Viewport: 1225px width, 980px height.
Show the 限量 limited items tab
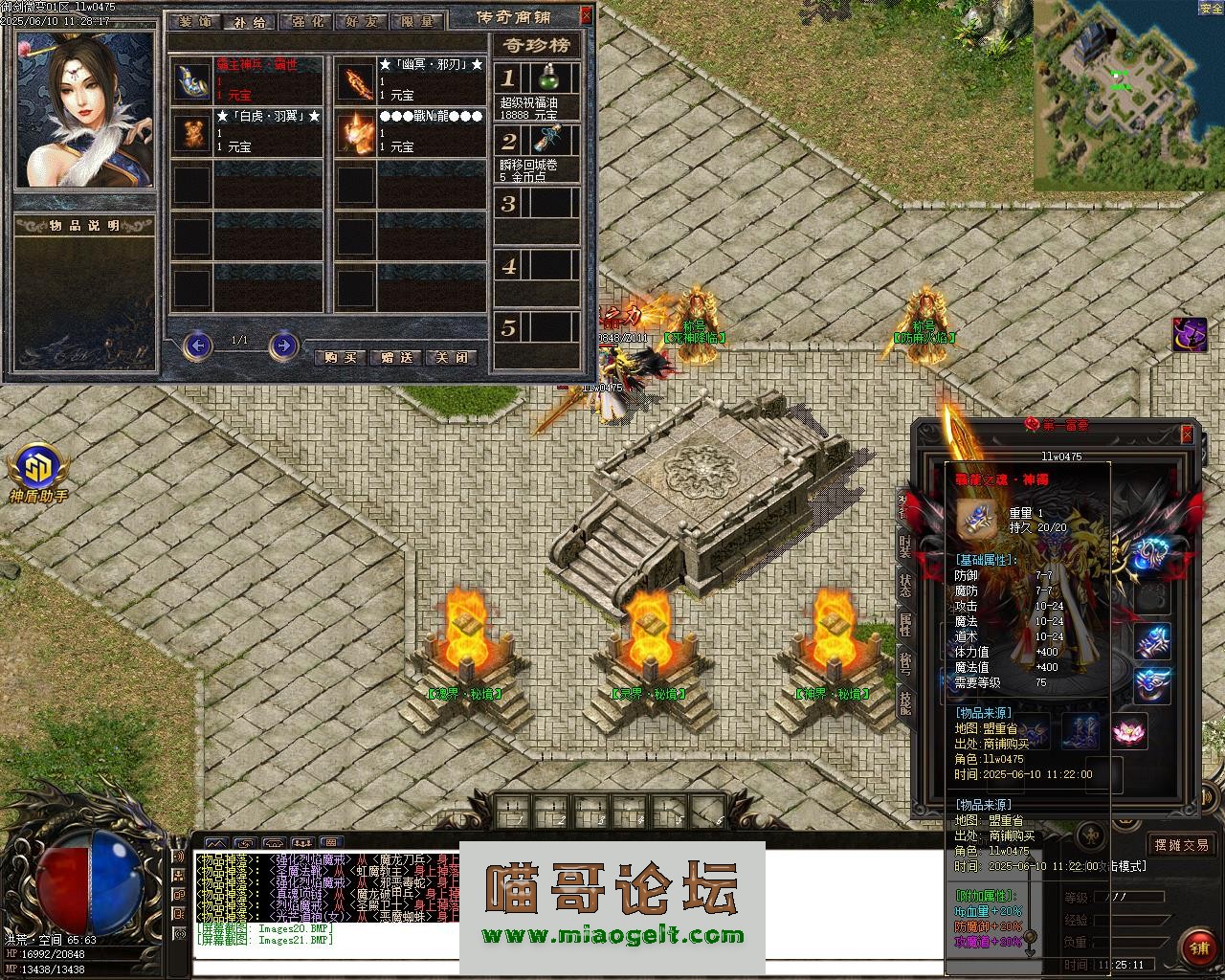click(x=415, y=20)
